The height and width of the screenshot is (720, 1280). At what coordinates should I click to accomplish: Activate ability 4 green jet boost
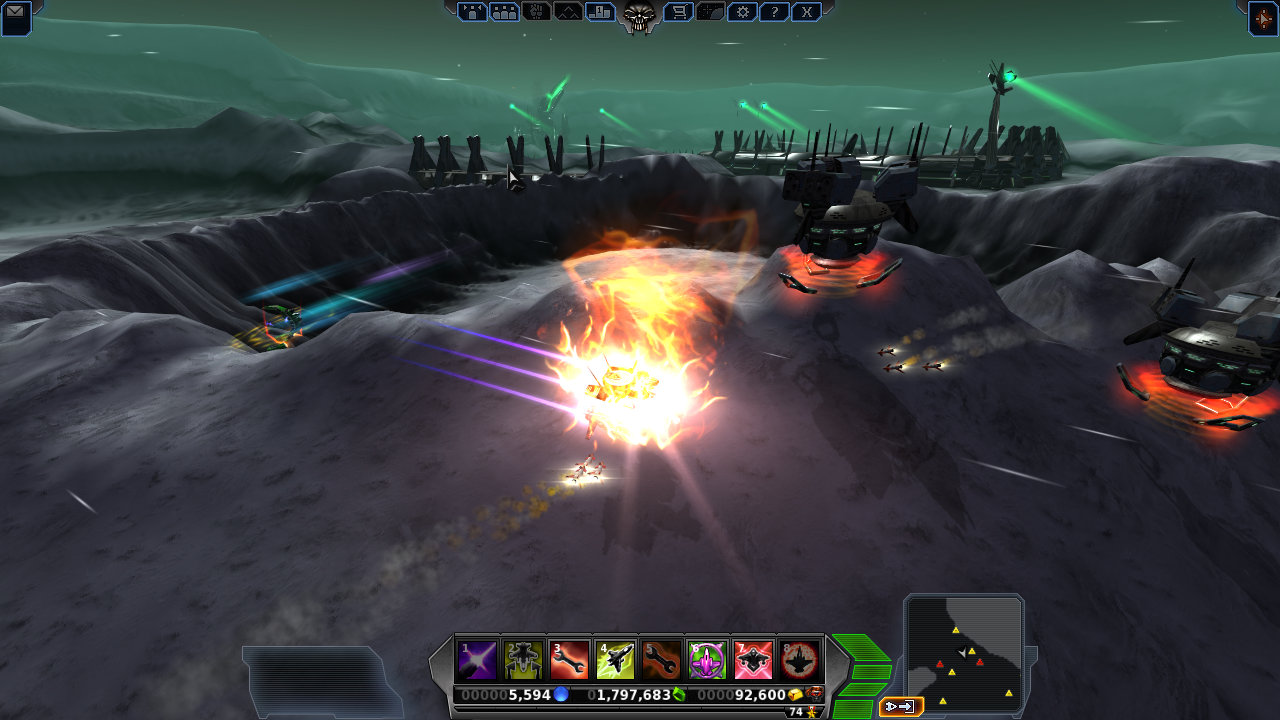[x=615, y=660]
